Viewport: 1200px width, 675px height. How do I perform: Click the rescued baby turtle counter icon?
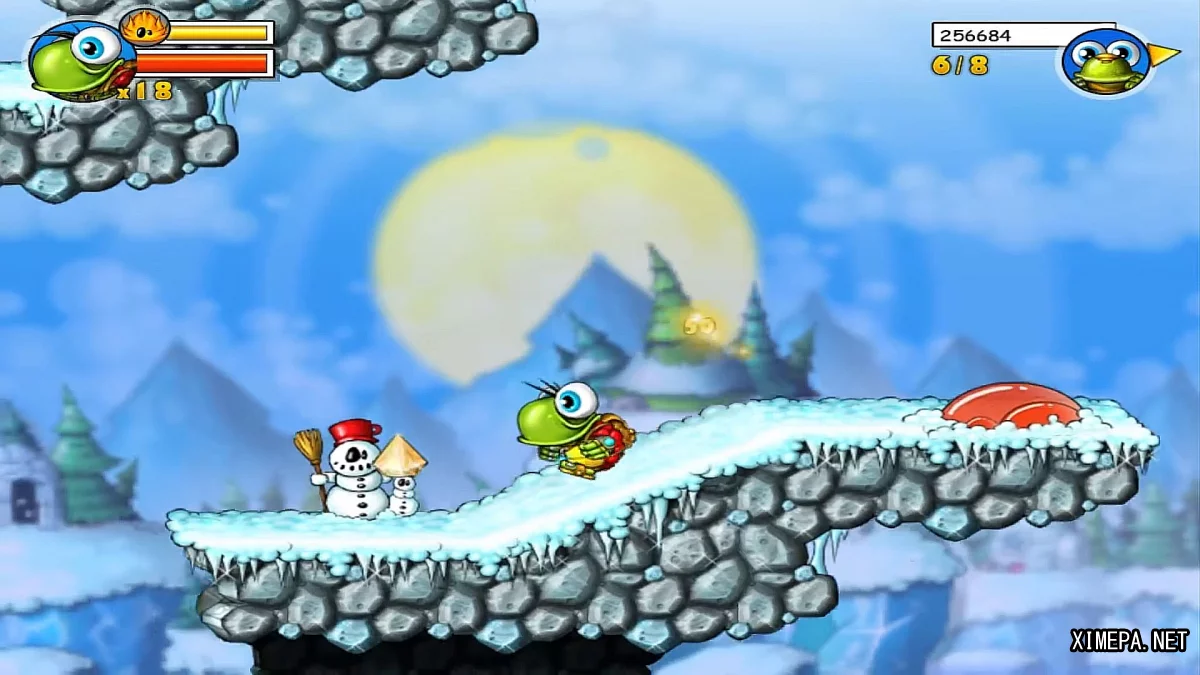(x=1108, y=61)
